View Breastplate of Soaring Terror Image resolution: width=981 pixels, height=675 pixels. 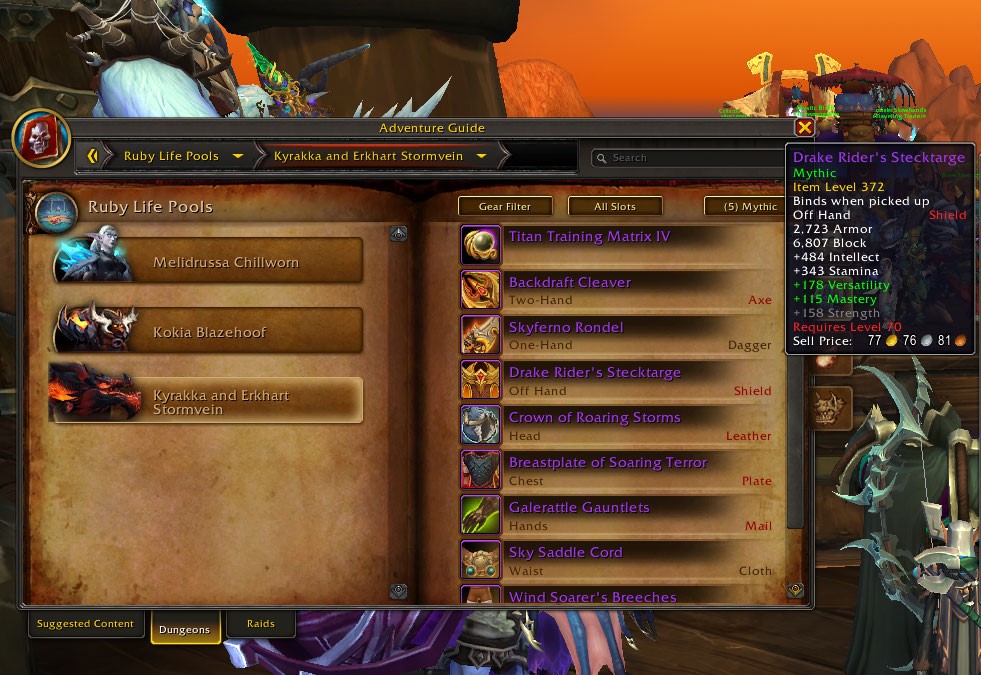(x=607, y=463)
